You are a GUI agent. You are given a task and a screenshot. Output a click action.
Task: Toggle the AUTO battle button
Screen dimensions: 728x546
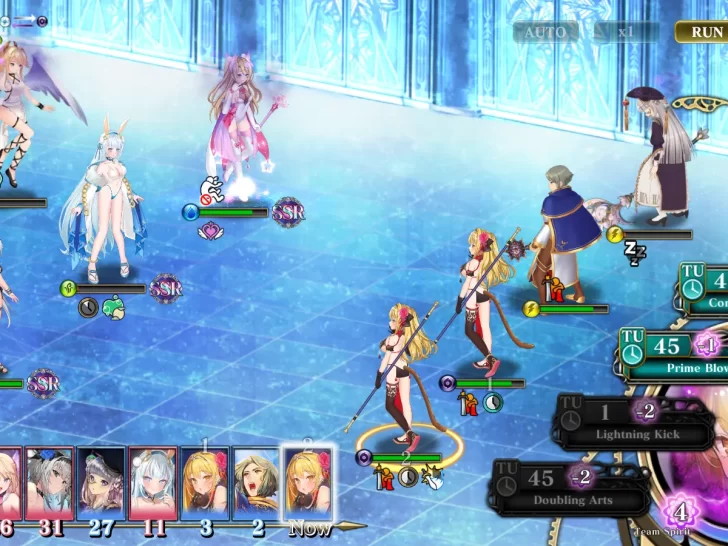click(545, 32)
